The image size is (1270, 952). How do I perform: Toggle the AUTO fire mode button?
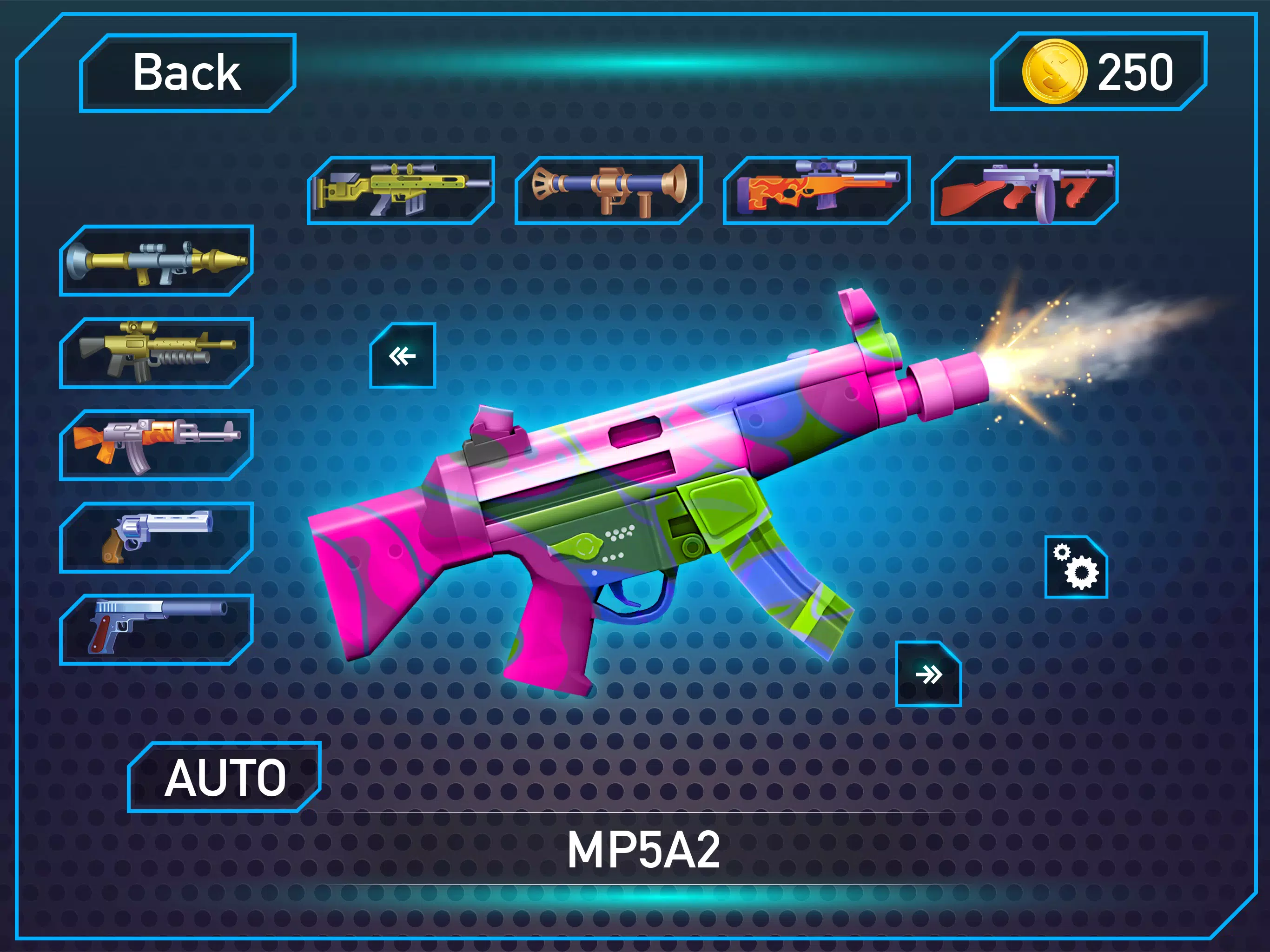(x=224, y=777)
